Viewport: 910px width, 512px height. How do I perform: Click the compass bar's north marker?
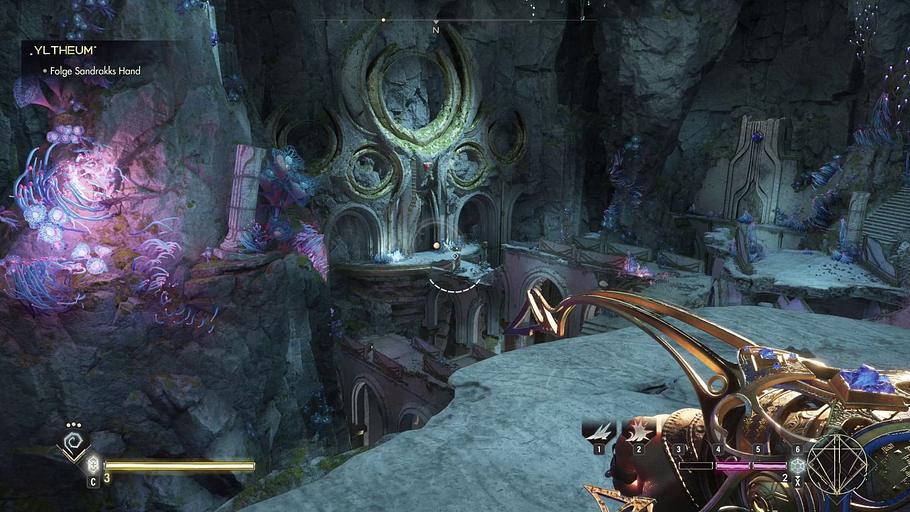[x=435, y=28]
